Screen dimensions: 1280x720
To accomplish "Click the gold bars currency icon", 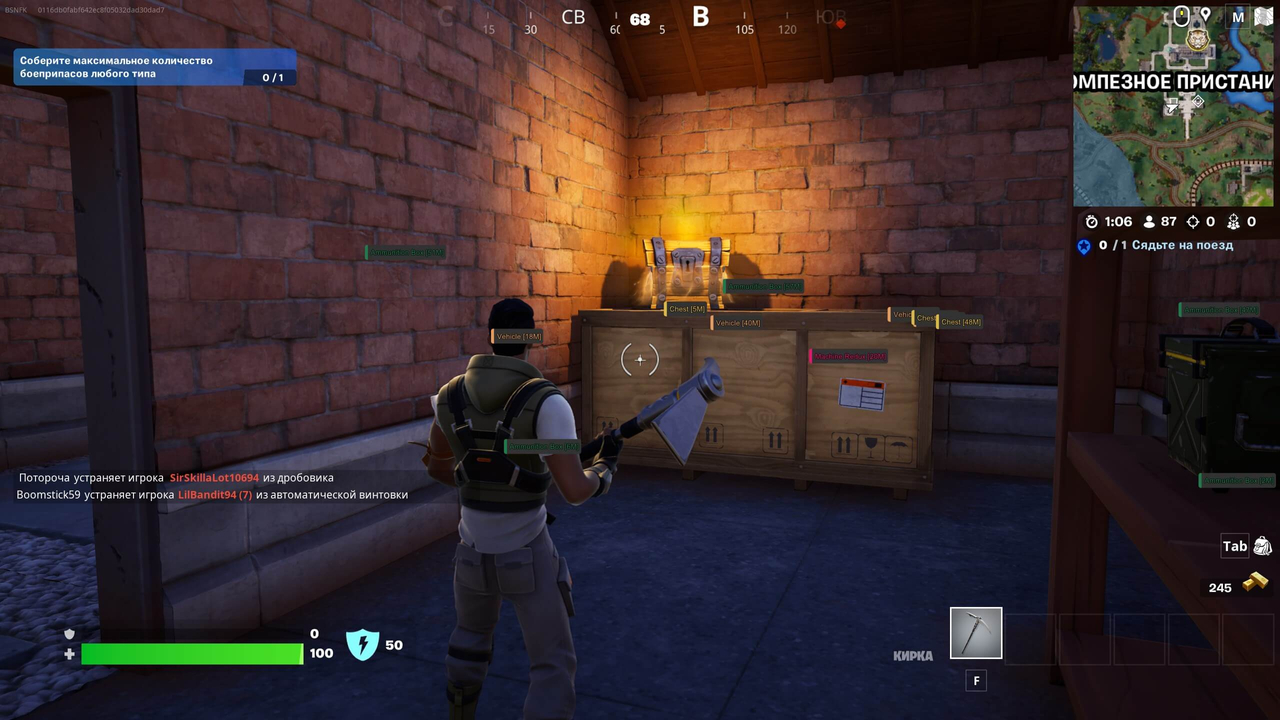I will click(x=1256, y=580).
